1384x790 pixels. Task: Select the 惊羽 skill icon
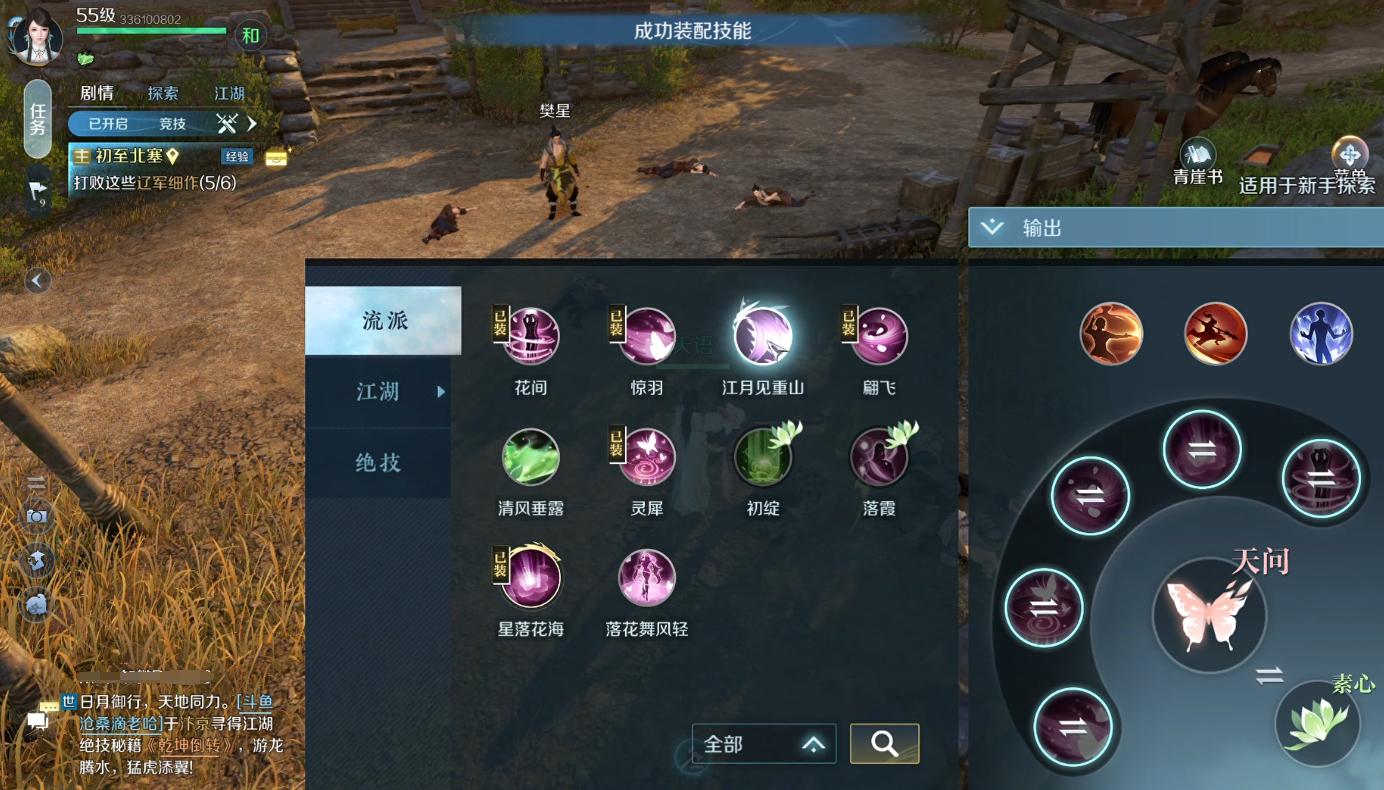click(647, 337)
